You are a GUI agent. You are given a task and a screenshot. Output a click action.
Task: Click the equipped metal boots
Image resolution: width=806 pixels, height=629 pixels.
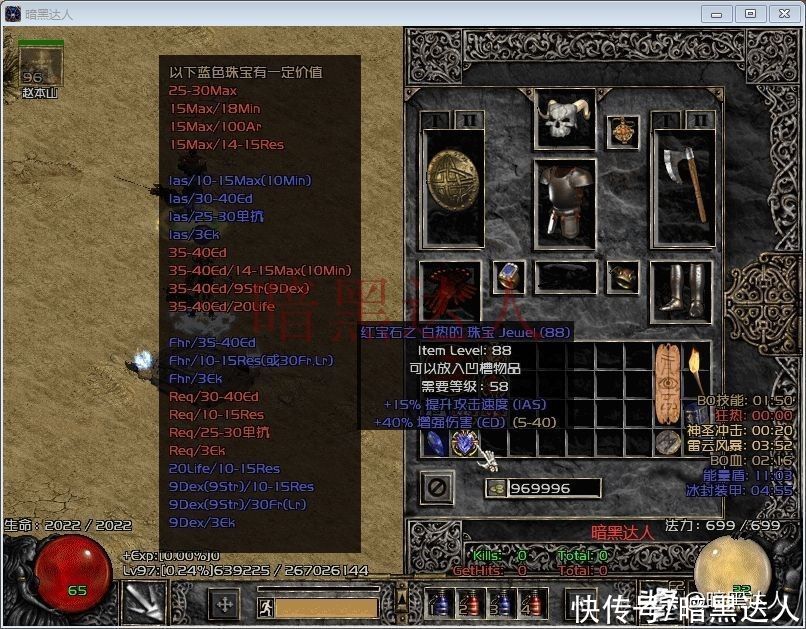(x=681, y=287)
